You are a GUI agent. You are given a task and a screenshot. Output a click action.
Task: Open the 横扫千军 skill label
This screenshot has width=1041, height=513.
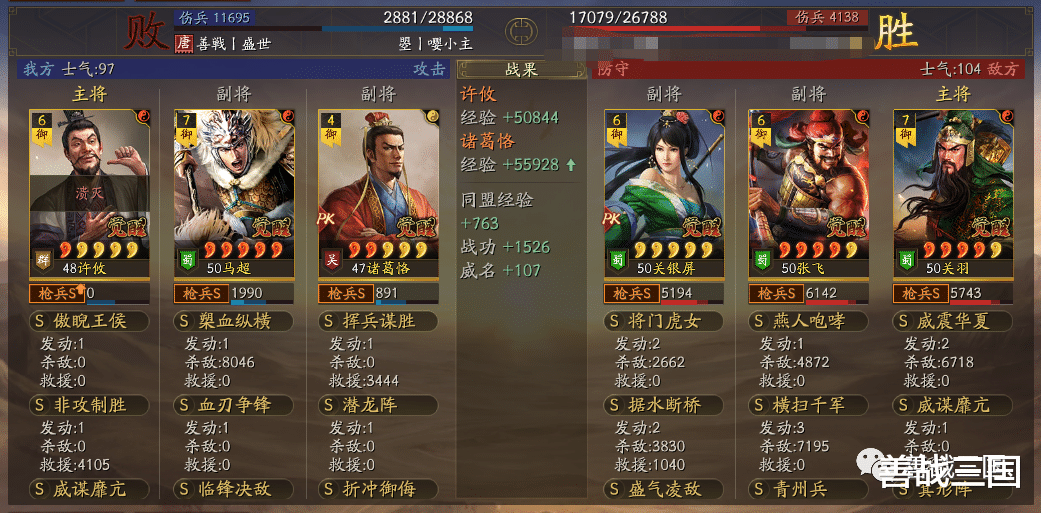808,405
